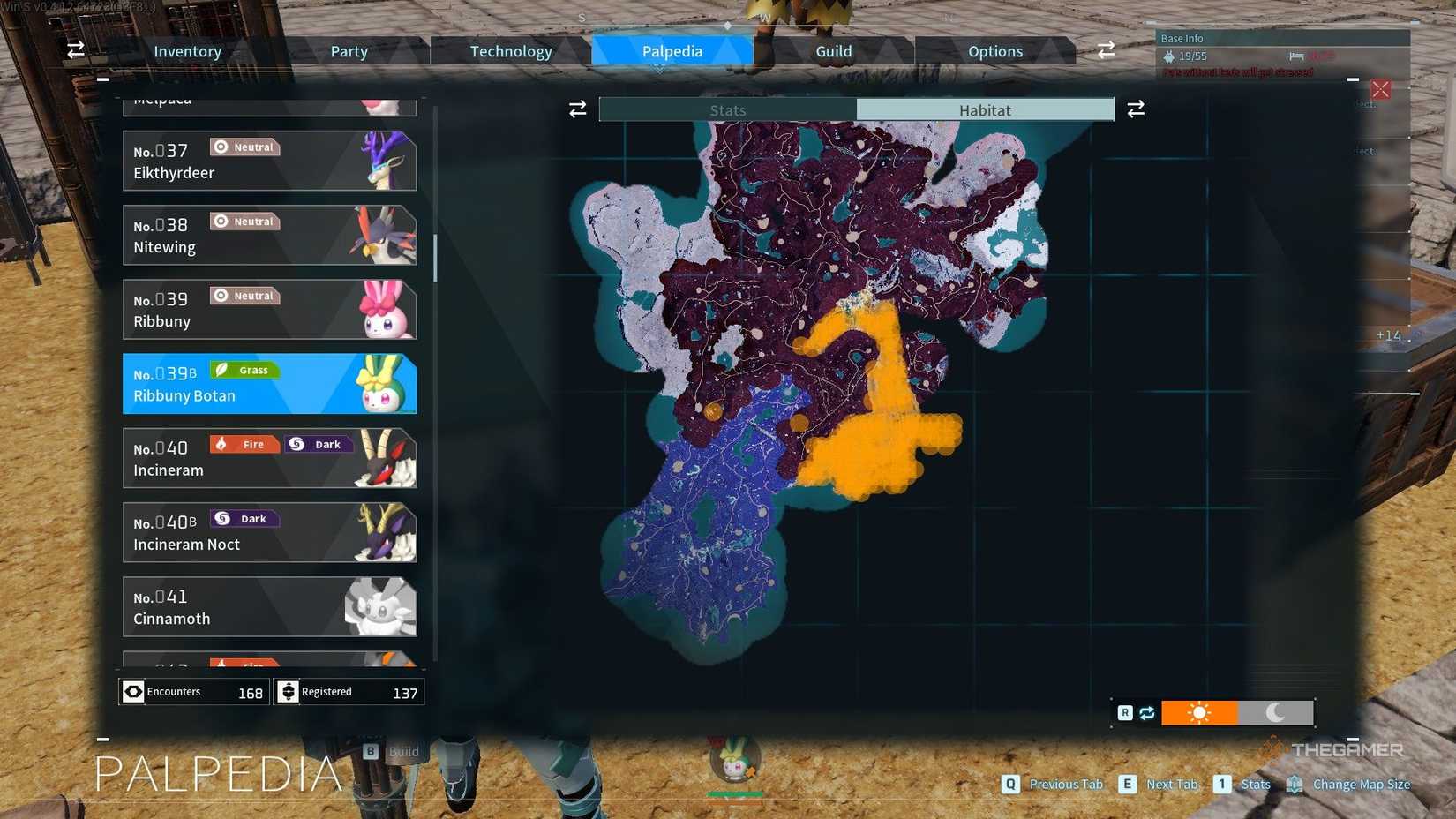The height and width of the screenshot is (819, 1456).
Task: Toggle the swap arrows above the Pal list
Action: [75, 49]
